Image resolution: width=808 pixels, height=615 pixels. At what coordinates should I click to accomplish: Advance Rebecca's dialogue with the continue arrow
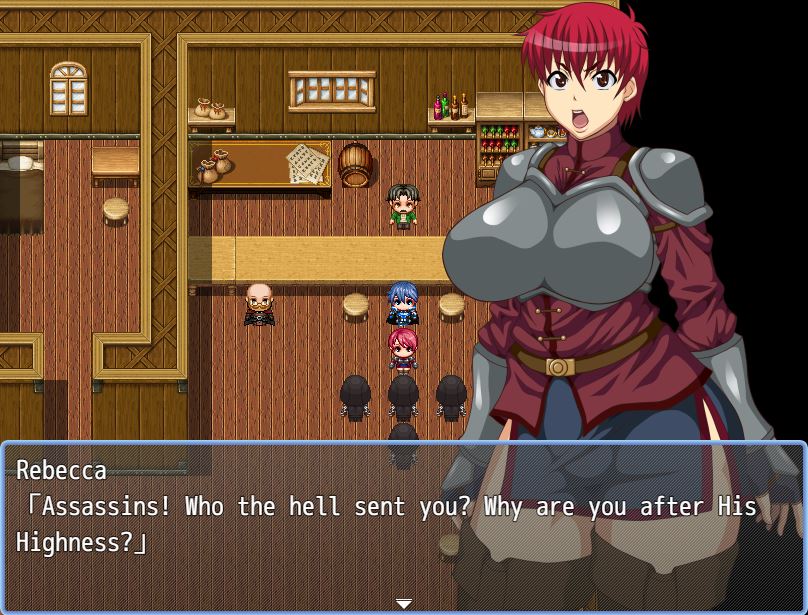point(403,604)
